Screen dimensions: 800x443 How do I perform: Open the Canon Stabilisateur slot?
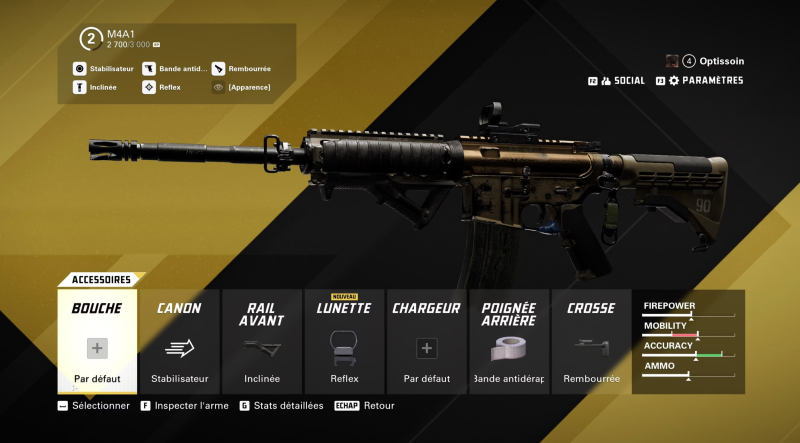coord(179,342)
